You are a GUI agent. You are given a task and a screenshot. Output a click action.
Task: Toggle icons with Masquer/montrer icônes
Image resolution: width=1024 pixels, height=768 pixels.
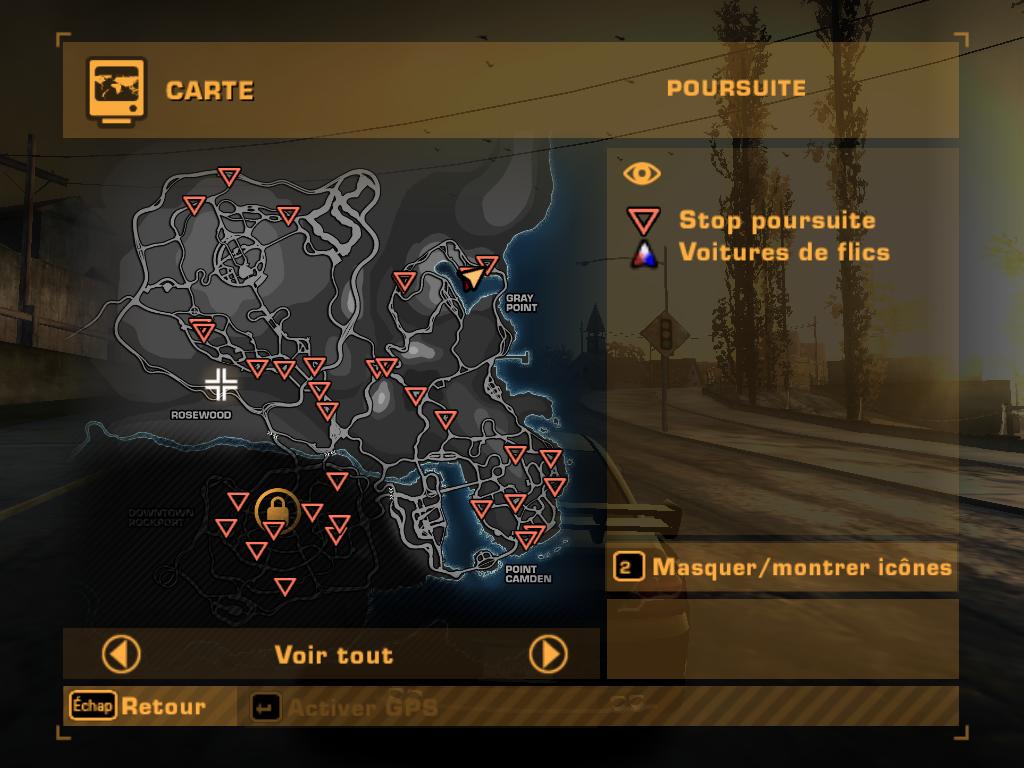pyautogui.click(x=782, y=568)
